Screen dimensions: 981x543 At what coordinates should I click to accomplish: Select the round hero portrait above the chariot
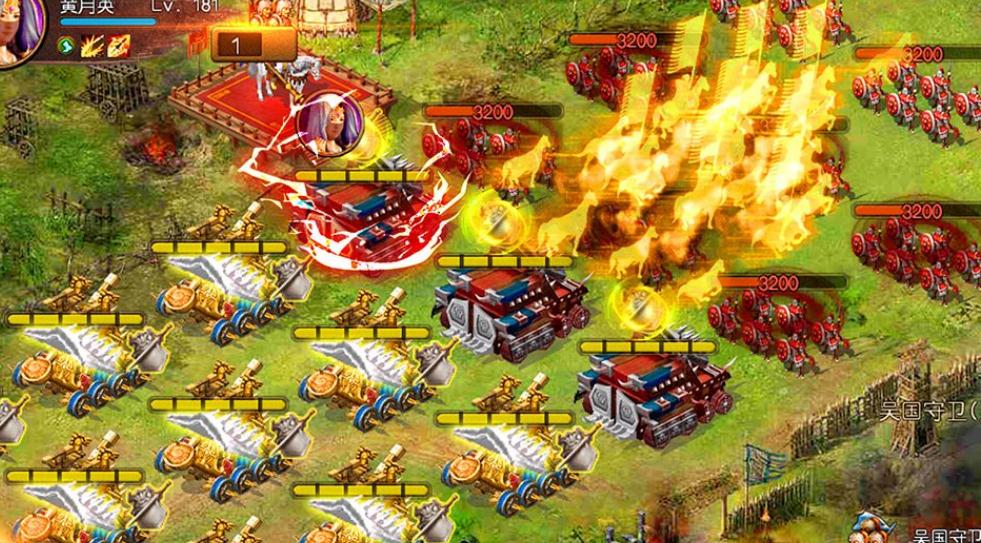[x=324, y=128]
